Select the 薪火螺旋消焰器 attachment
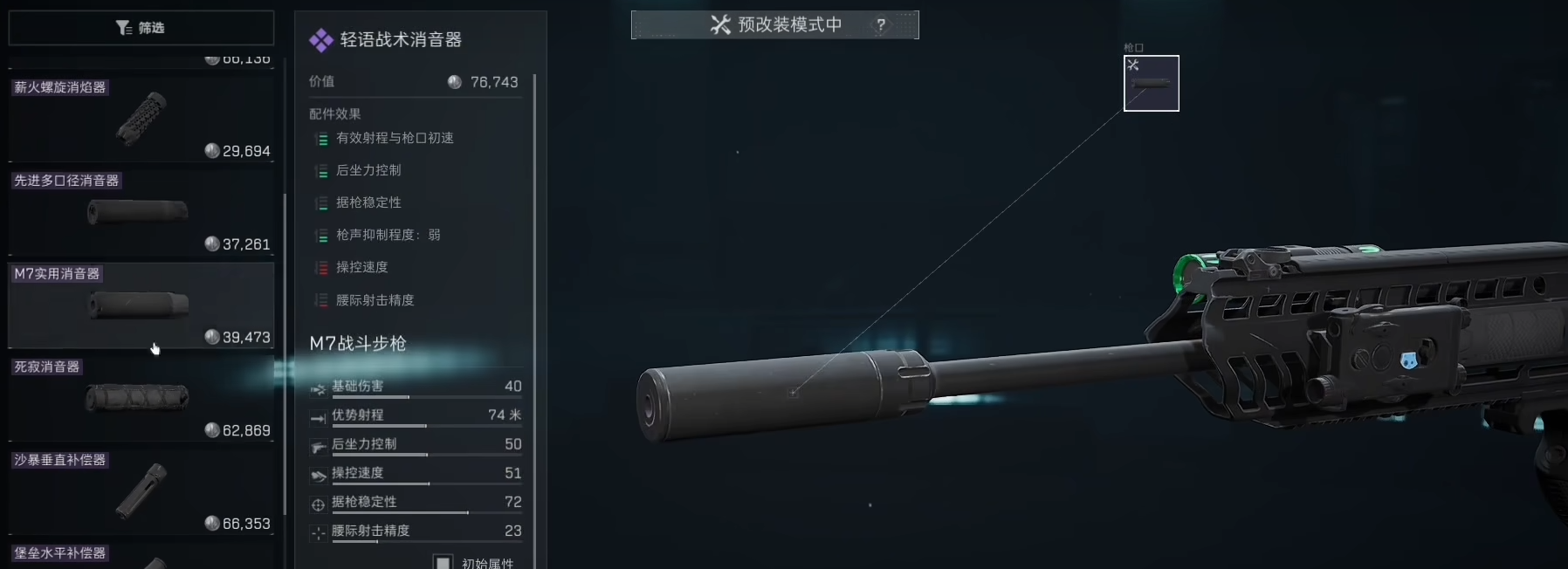Image resolution: width=1568 pixels, height=569 pixels. (x=141, y=120)
